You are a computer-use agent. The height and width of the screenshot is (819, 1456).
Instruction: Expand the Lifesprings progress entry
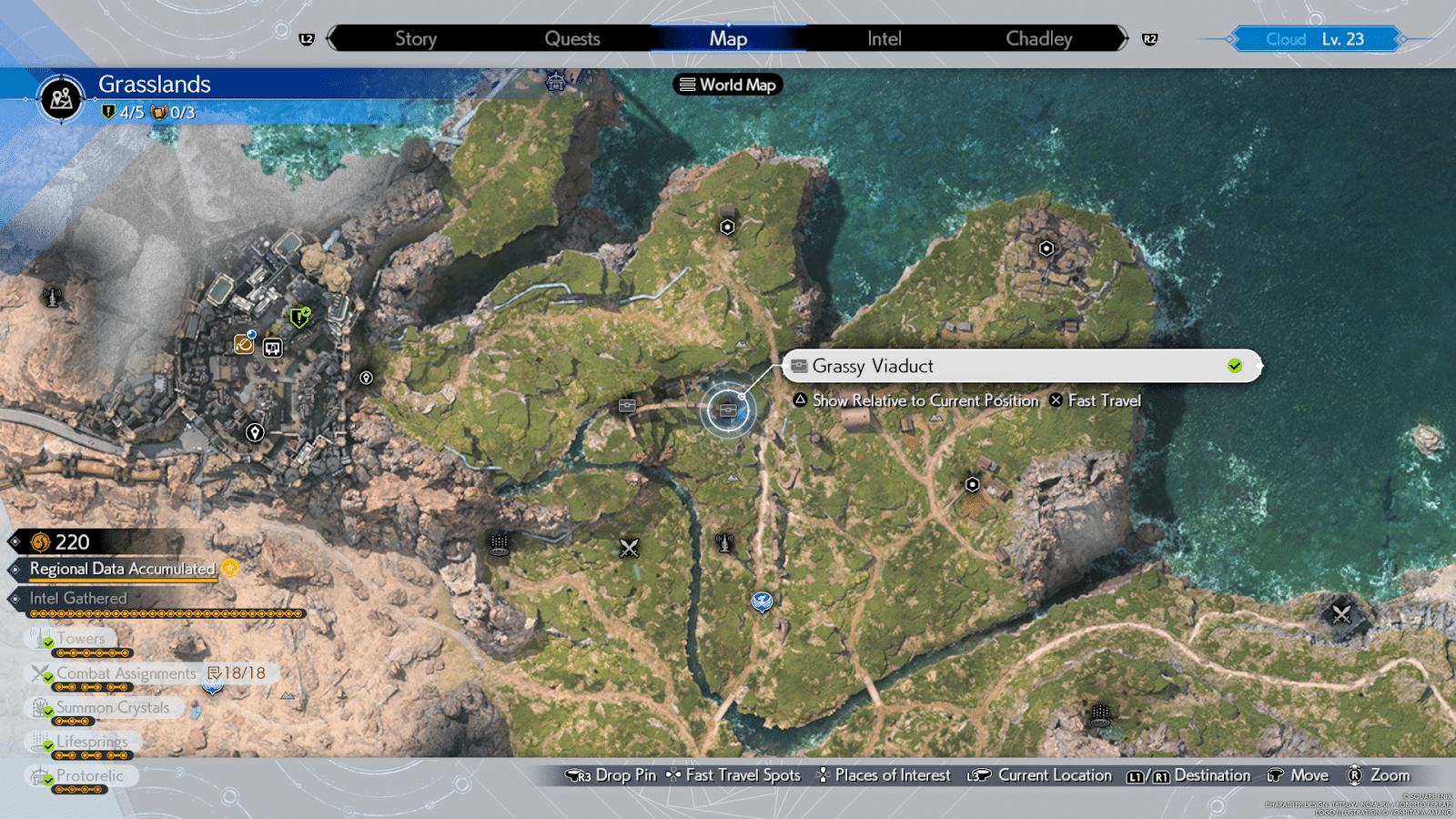click(91, 743)
